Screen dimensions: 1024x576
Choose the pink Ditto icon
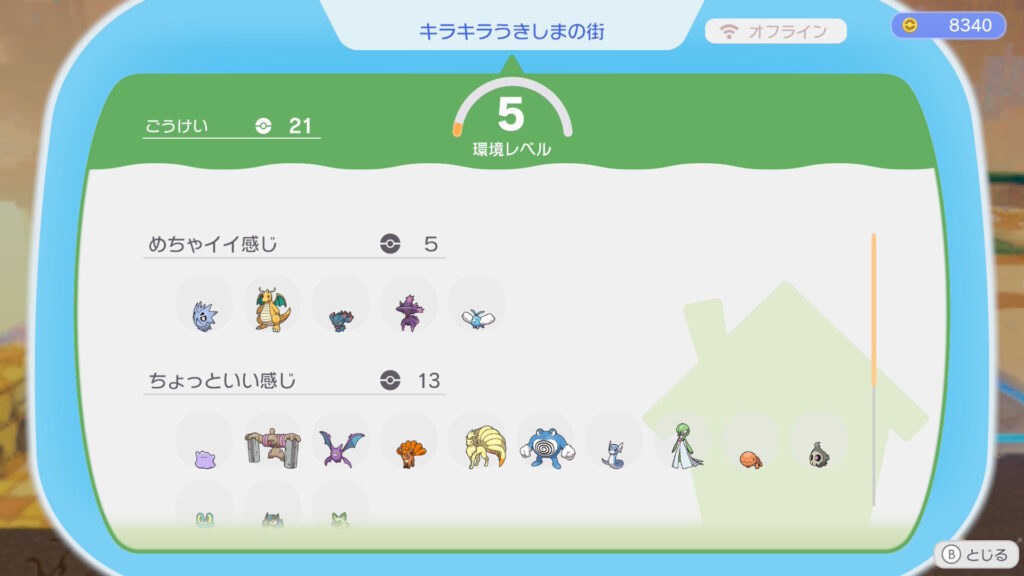204,459
